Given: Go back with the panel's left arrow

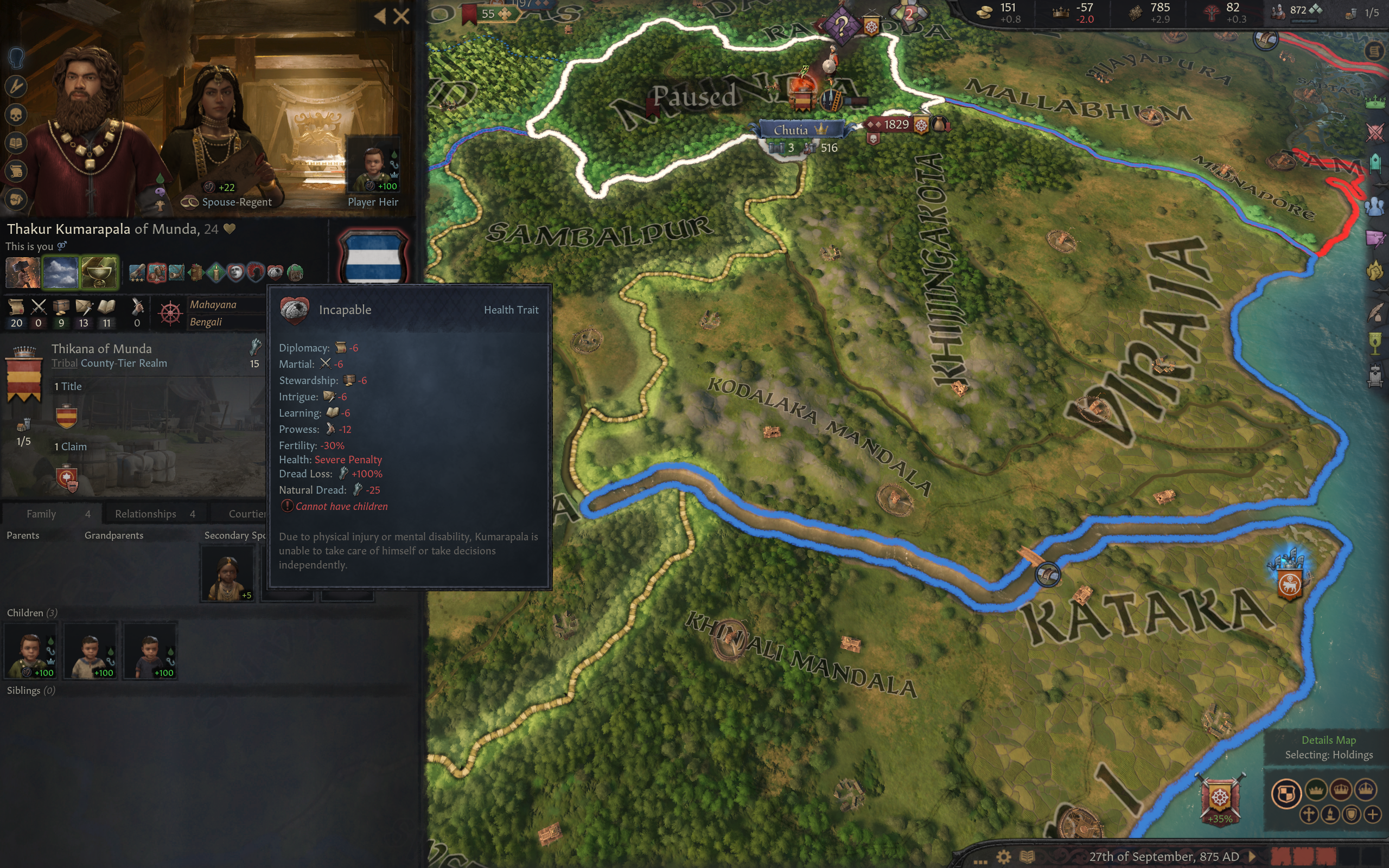Looking at the screenshot, I should tap(379, 16).
